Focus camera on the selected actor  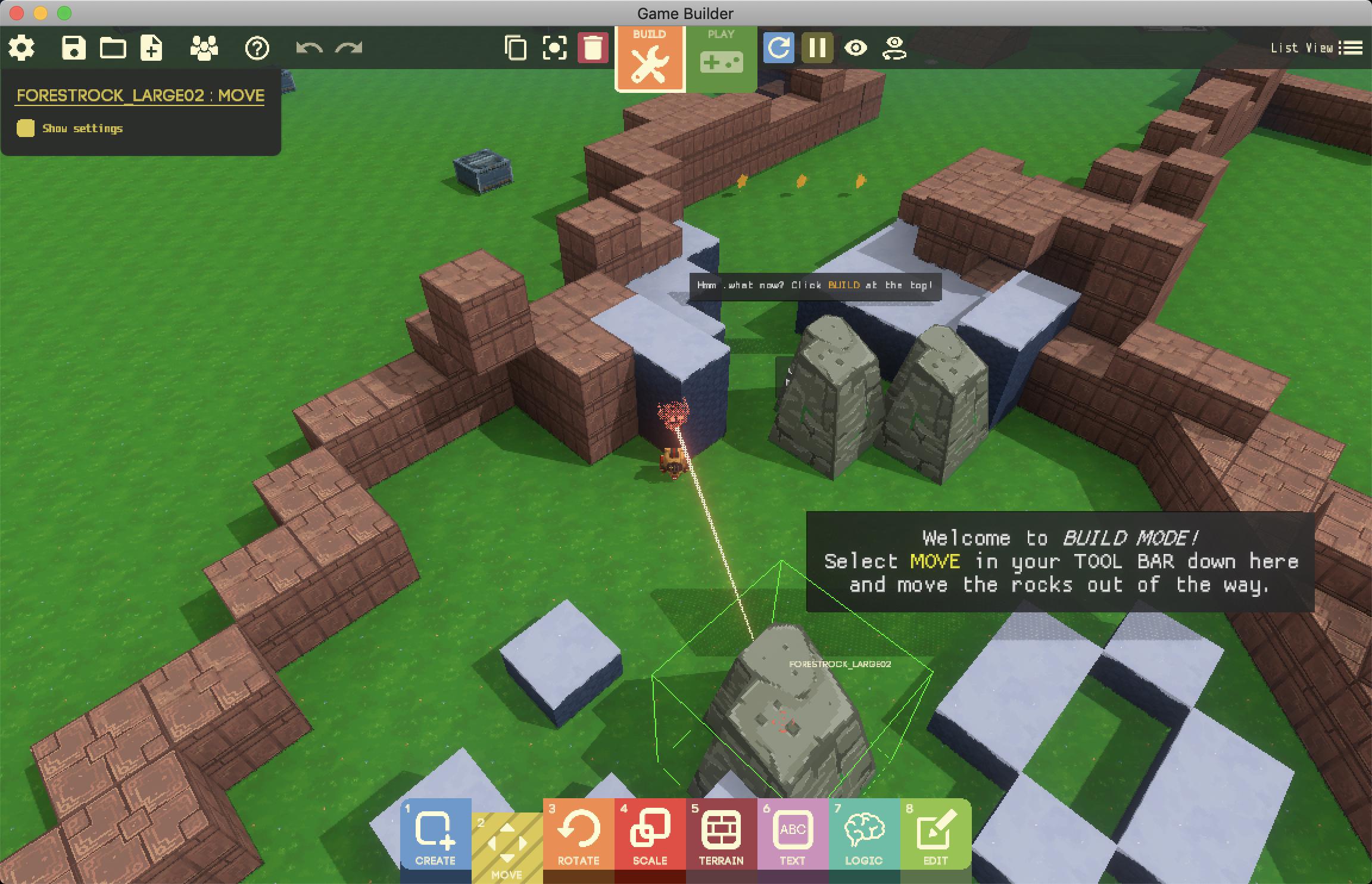point(554,48)
